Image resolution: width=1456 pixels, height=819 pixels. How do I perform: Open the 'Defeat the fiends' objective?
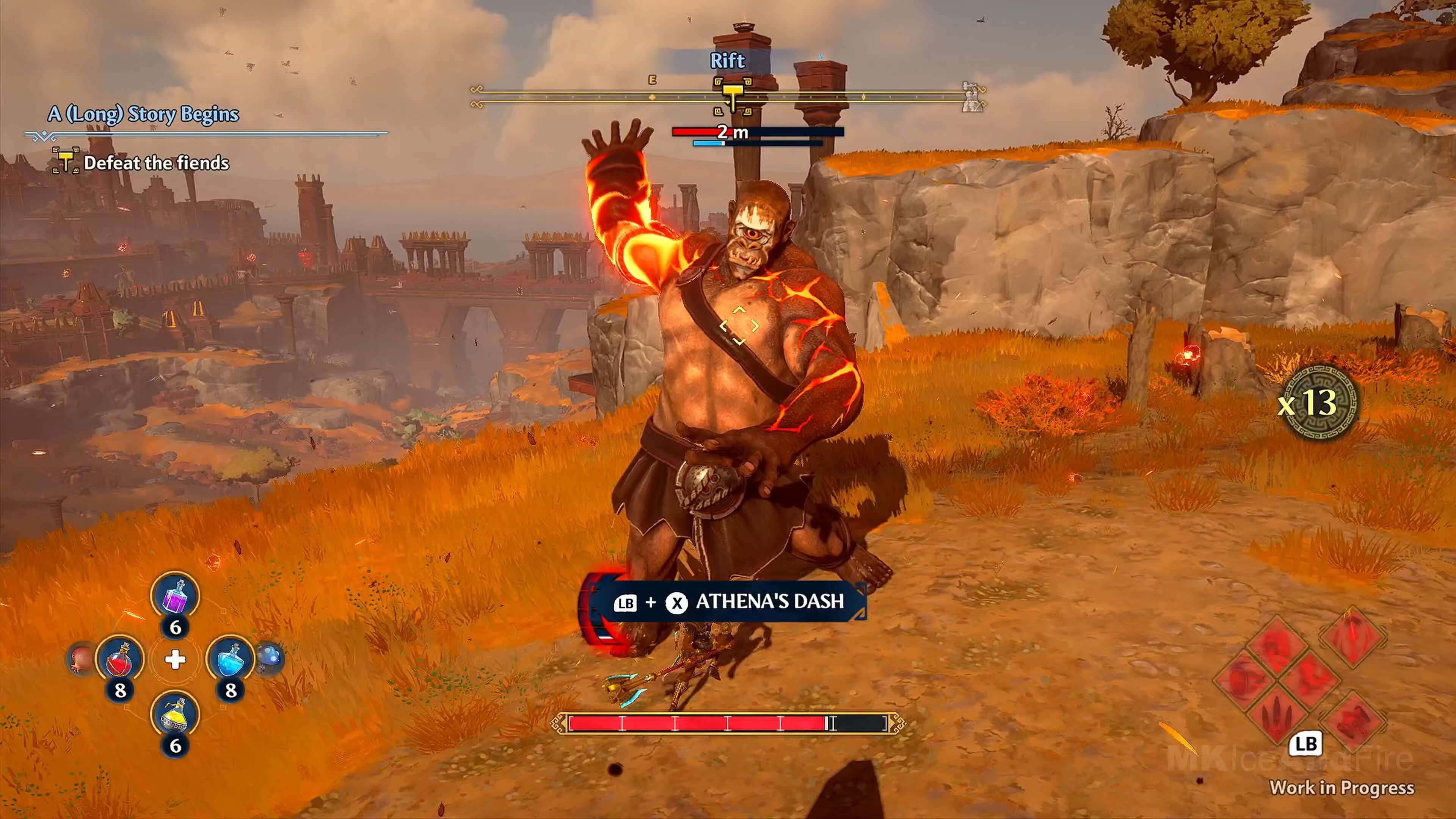coord(156,163)
